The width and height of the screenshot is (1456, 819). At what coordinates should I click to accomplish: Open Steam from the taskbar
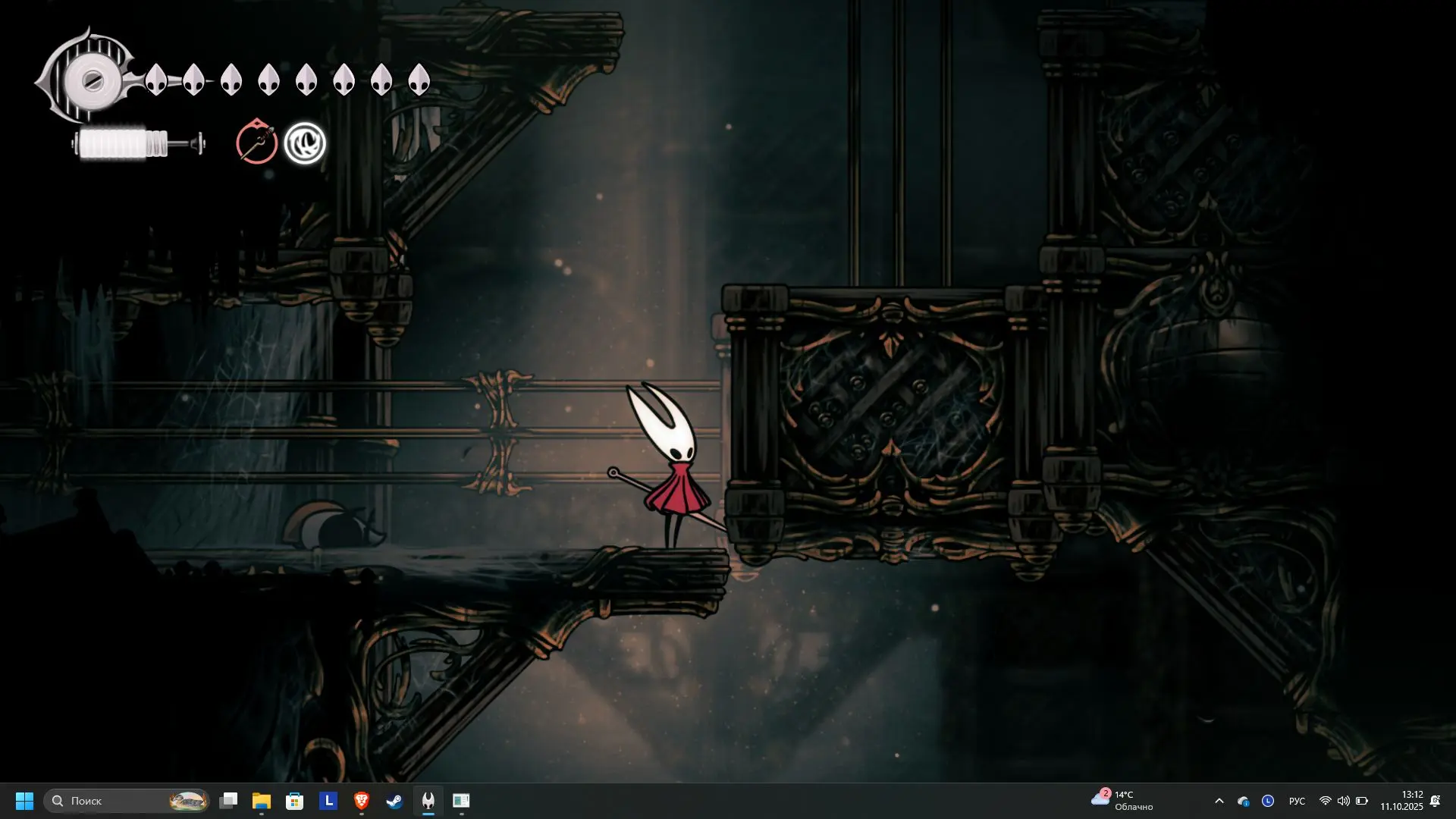(394, 801)
